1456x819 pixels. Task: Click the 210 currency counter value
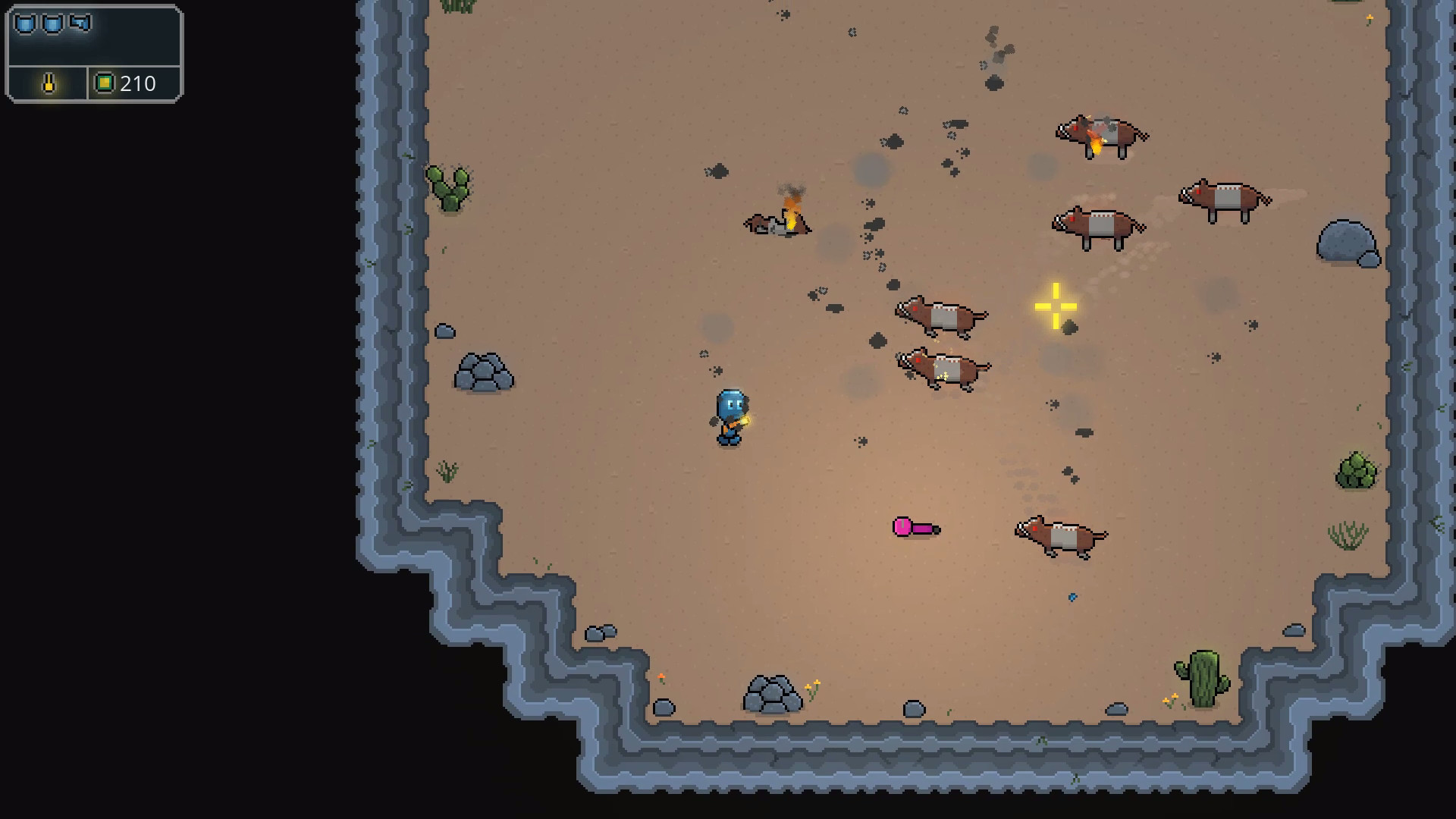point(137,84)
